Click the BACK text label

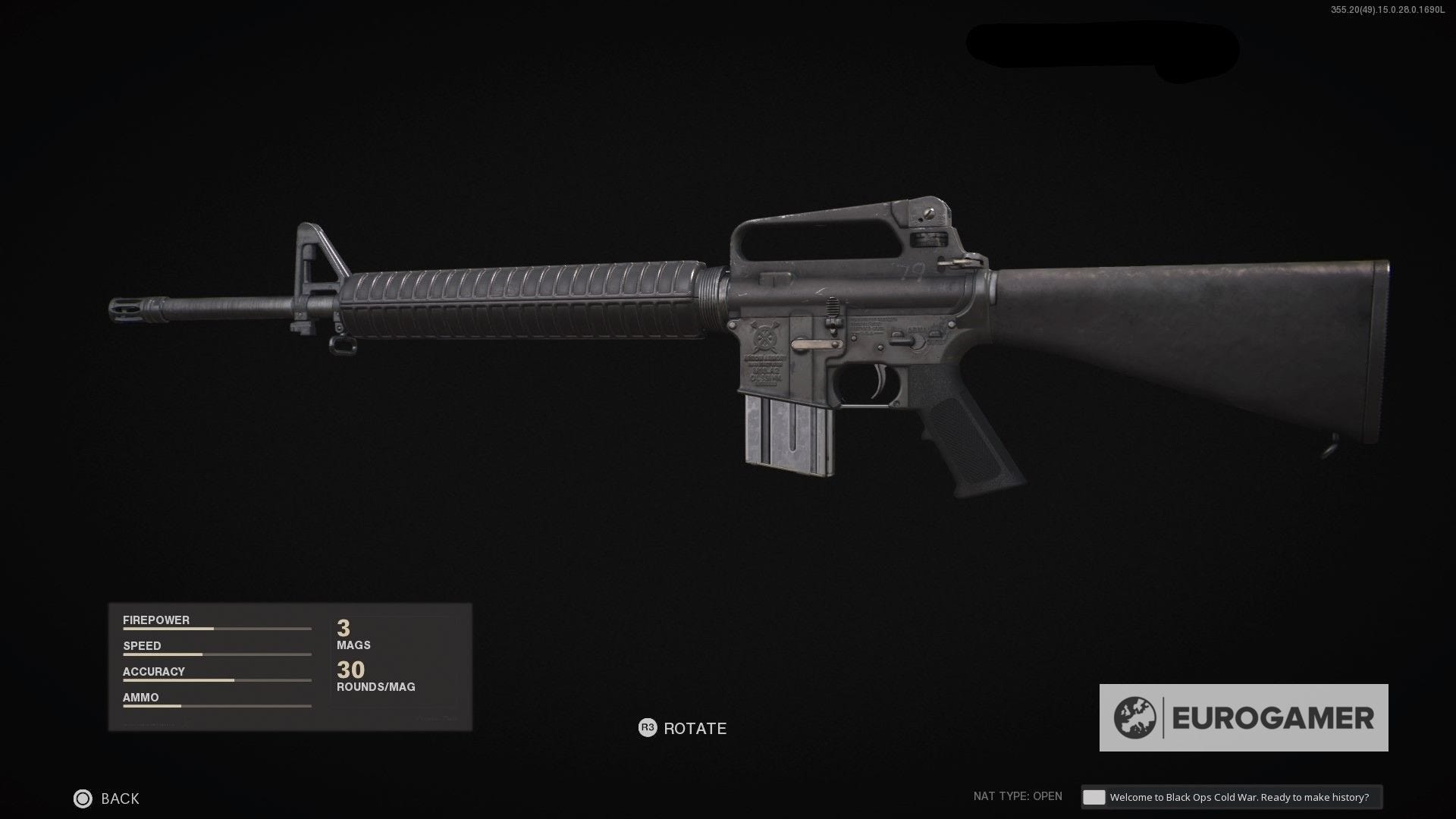tap(120, 799)
